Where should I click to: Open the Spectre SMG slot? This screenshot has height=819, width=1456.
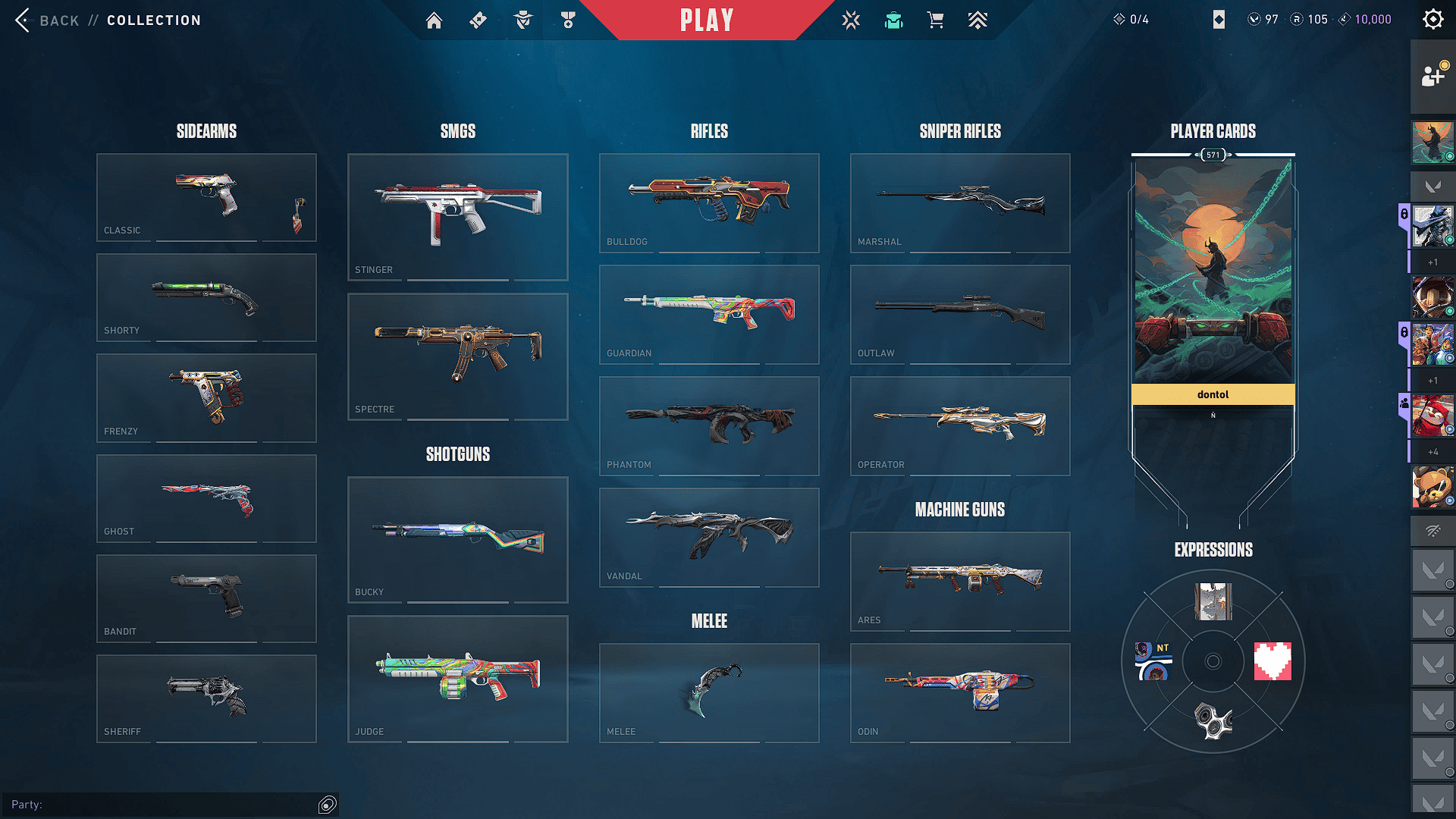tap(457, 356)
